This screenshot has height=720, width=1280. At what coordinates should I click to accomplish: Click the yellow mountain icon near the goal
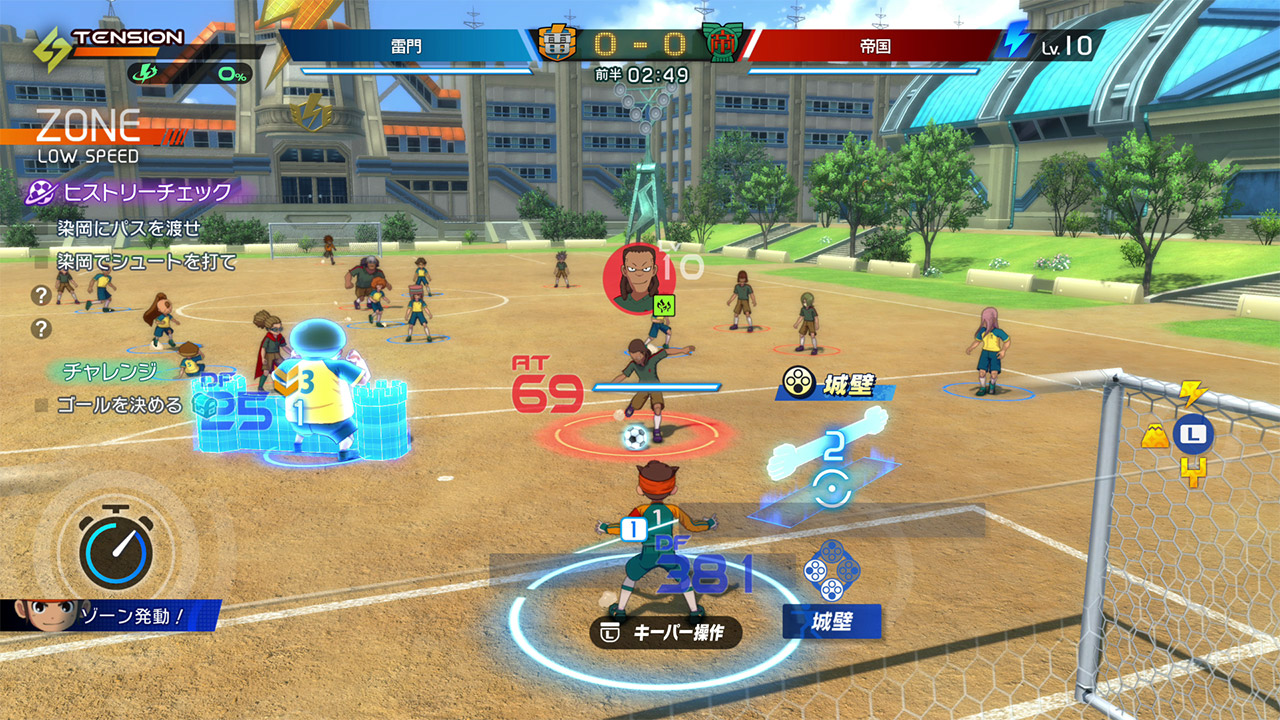(1156, 434)
